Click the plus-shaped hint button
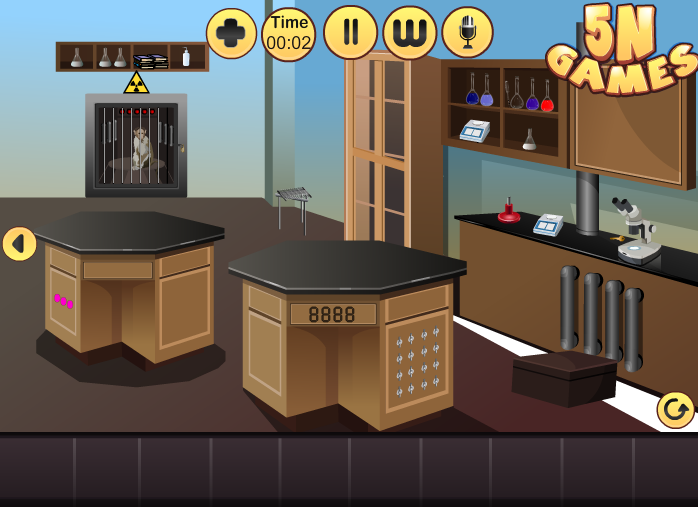This screenshot has width=698, height=507. click(x=231, y=33)
